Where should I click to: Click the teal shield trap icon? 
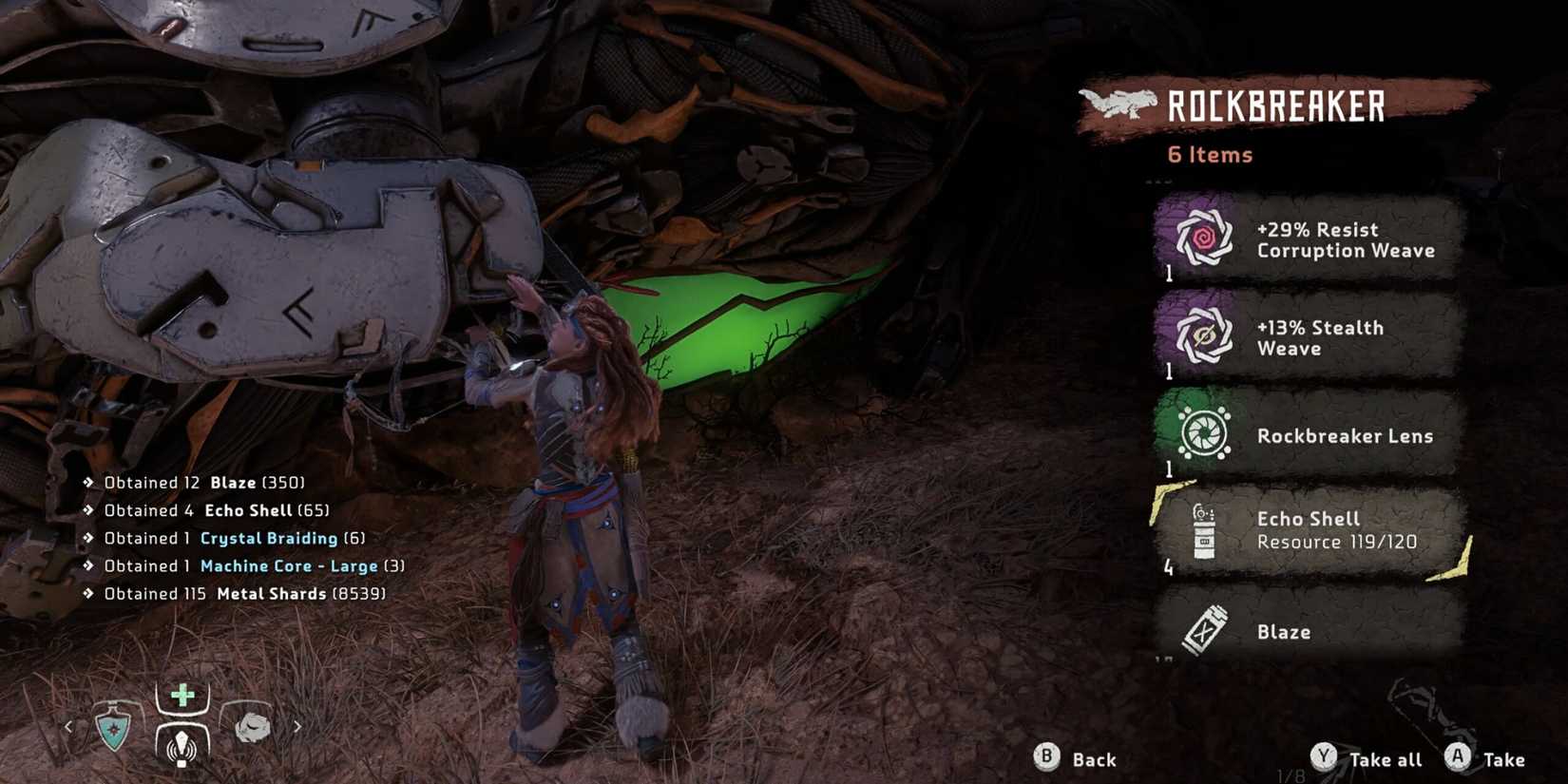tap(114, 726)
